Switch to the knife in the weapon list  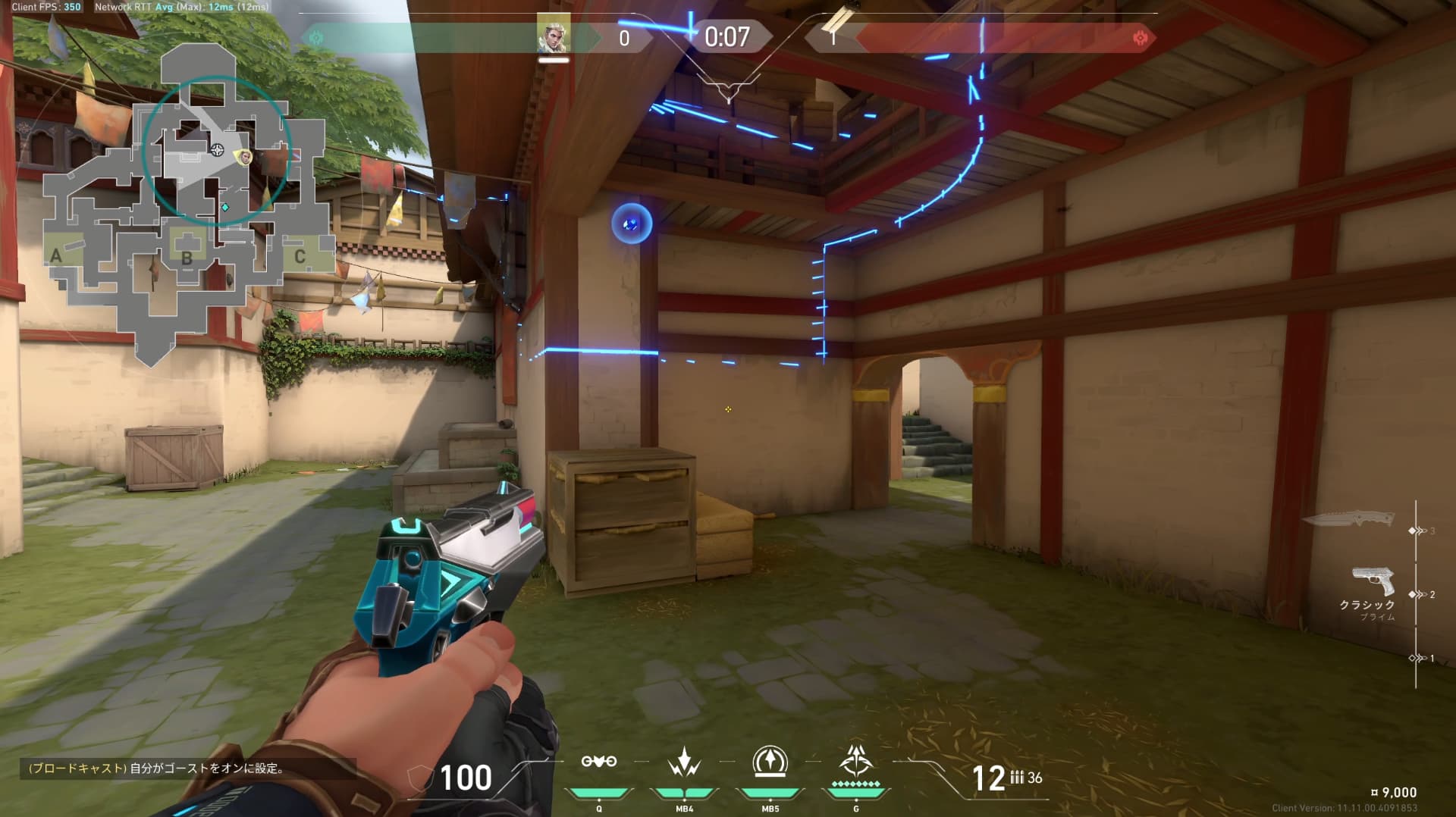coord(1348,519)
